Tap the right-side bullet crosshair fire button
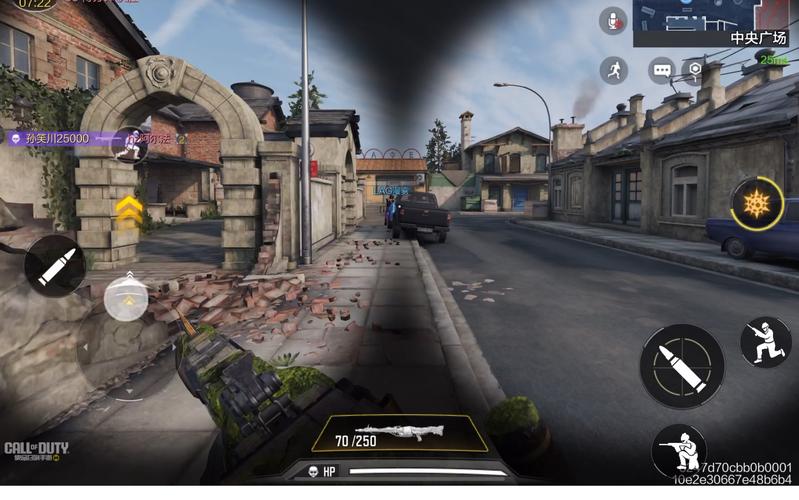Screen dimensions: 799x500 pos(681,366)
